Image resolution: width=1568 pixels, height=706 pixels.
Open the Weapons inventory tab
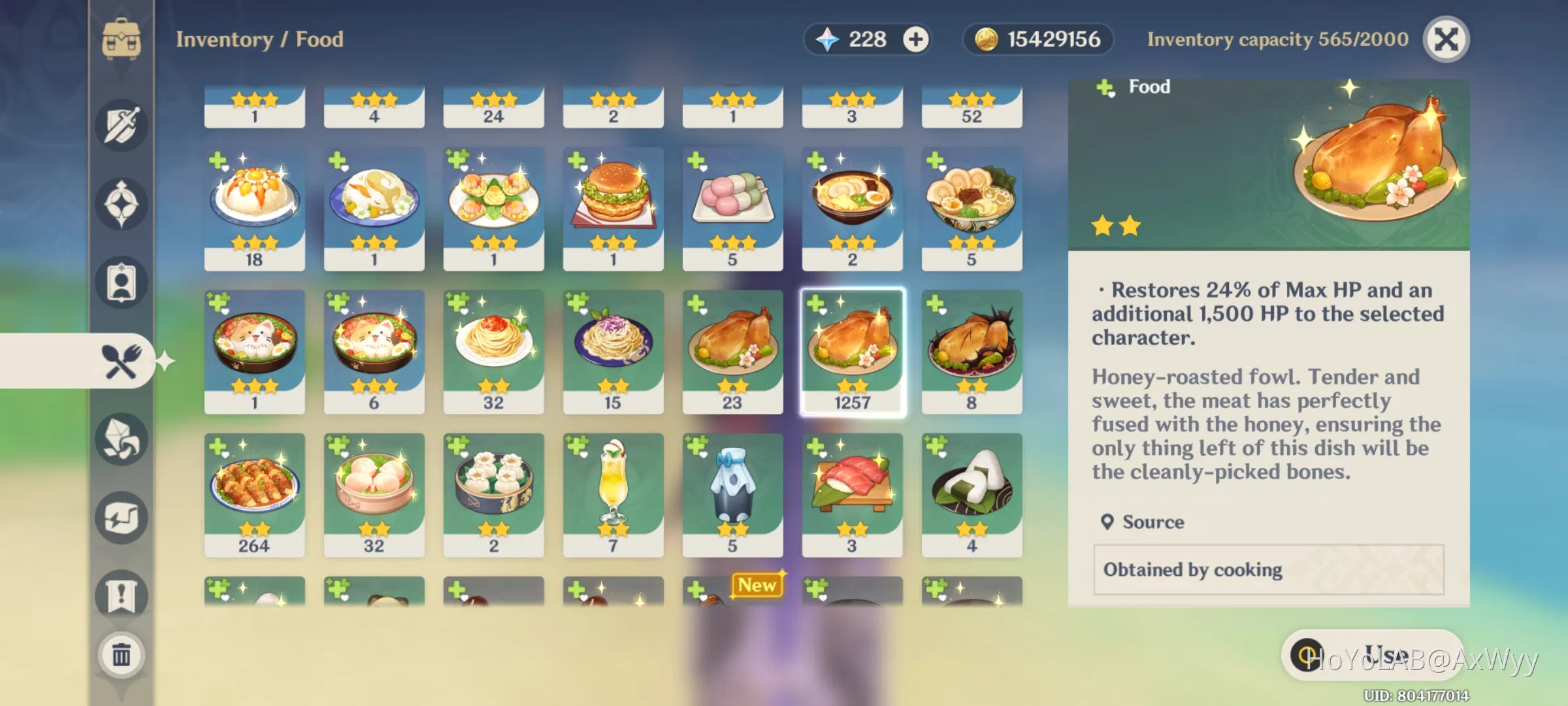pyautogui.click(x=121, y=126)
